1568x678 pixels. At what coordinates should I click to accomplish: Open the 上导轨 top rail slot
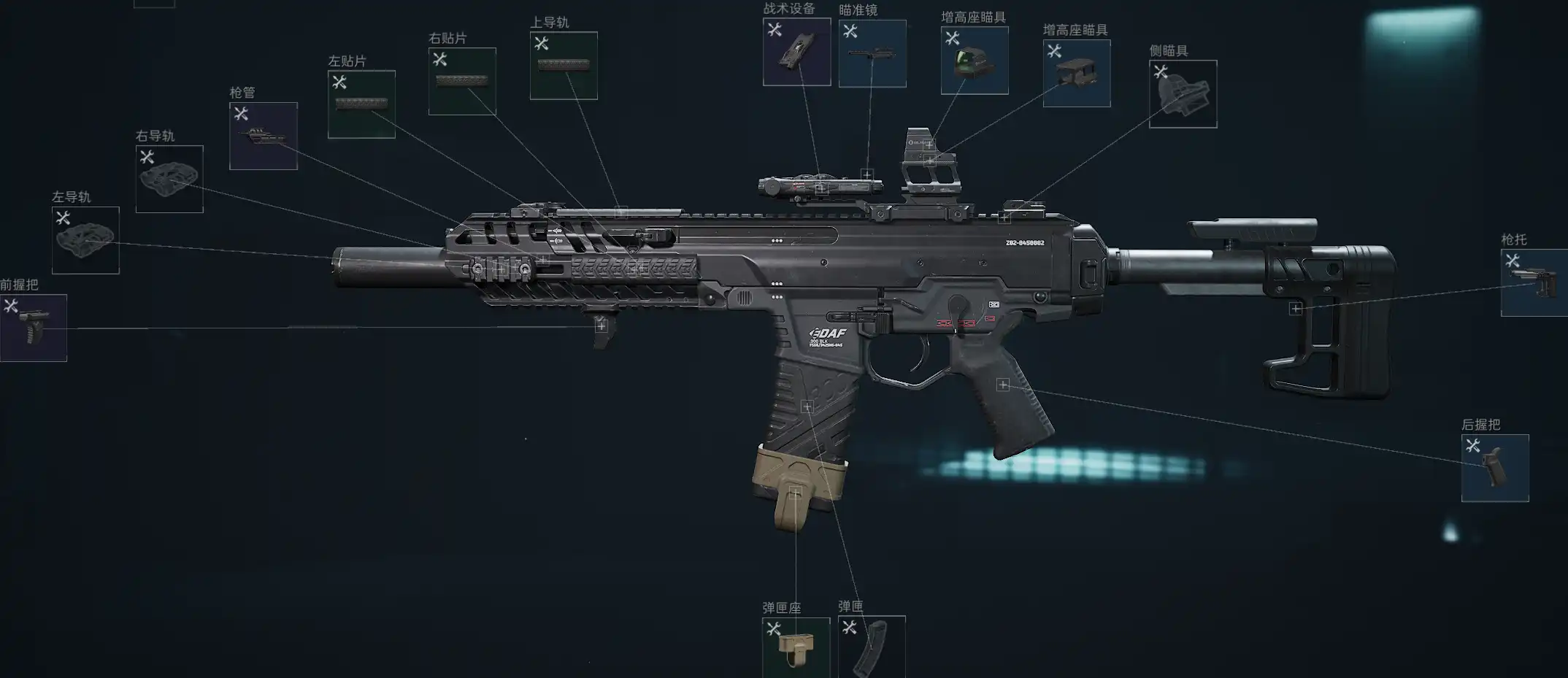tap(564, 66)
